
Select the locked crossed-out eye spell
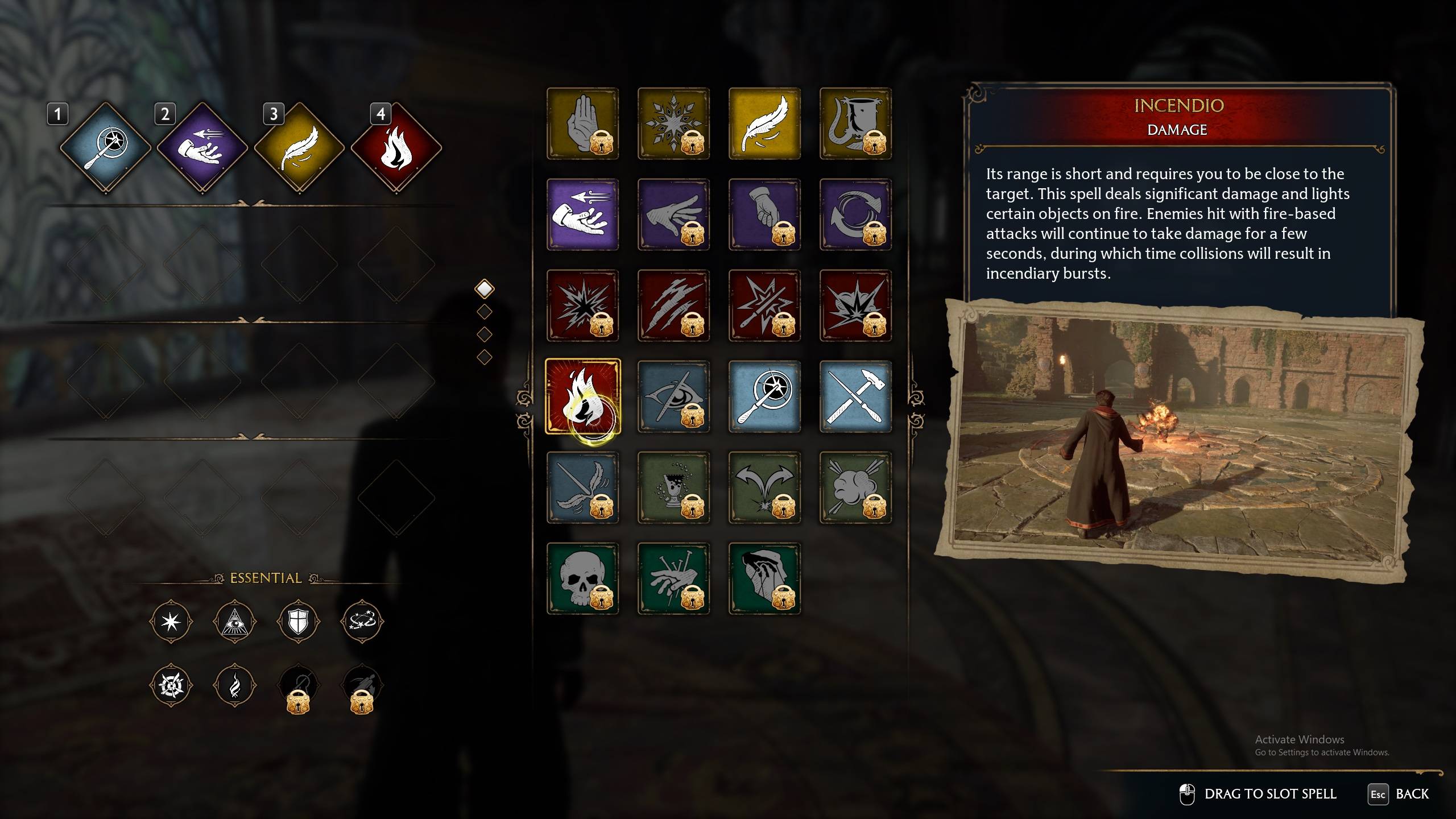click(x=673, y=396)
